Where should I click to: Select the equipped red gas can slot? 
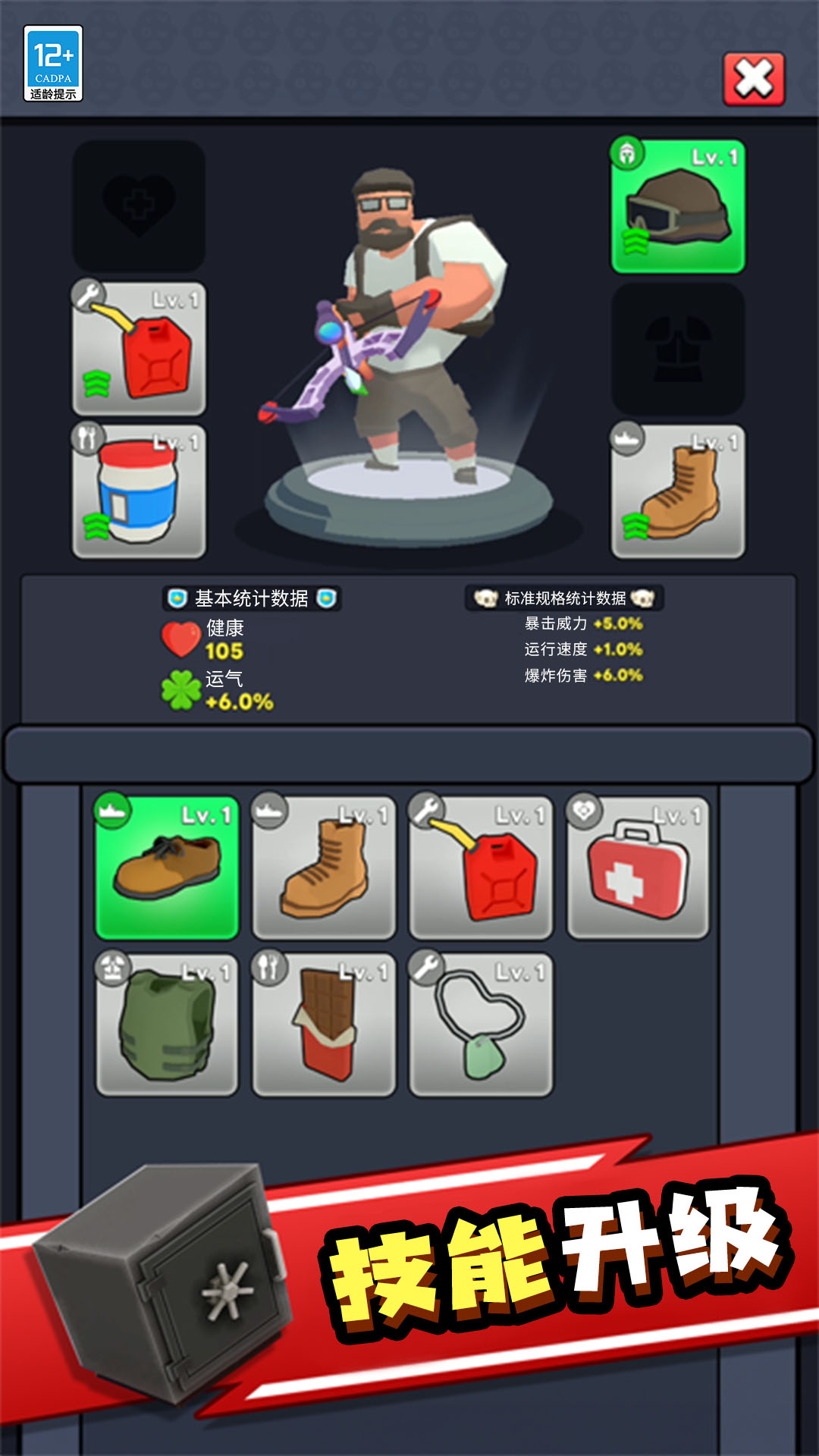[140, 349]
